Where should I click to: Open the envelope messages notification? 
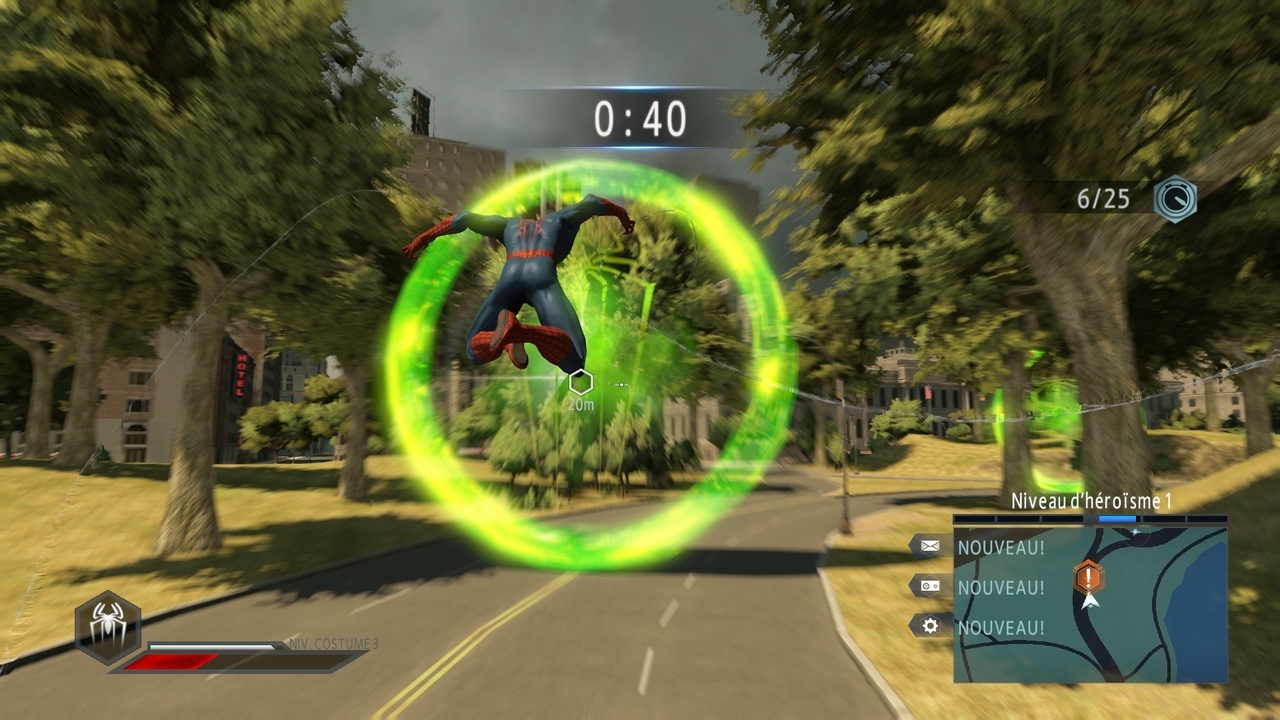(930, 546)
